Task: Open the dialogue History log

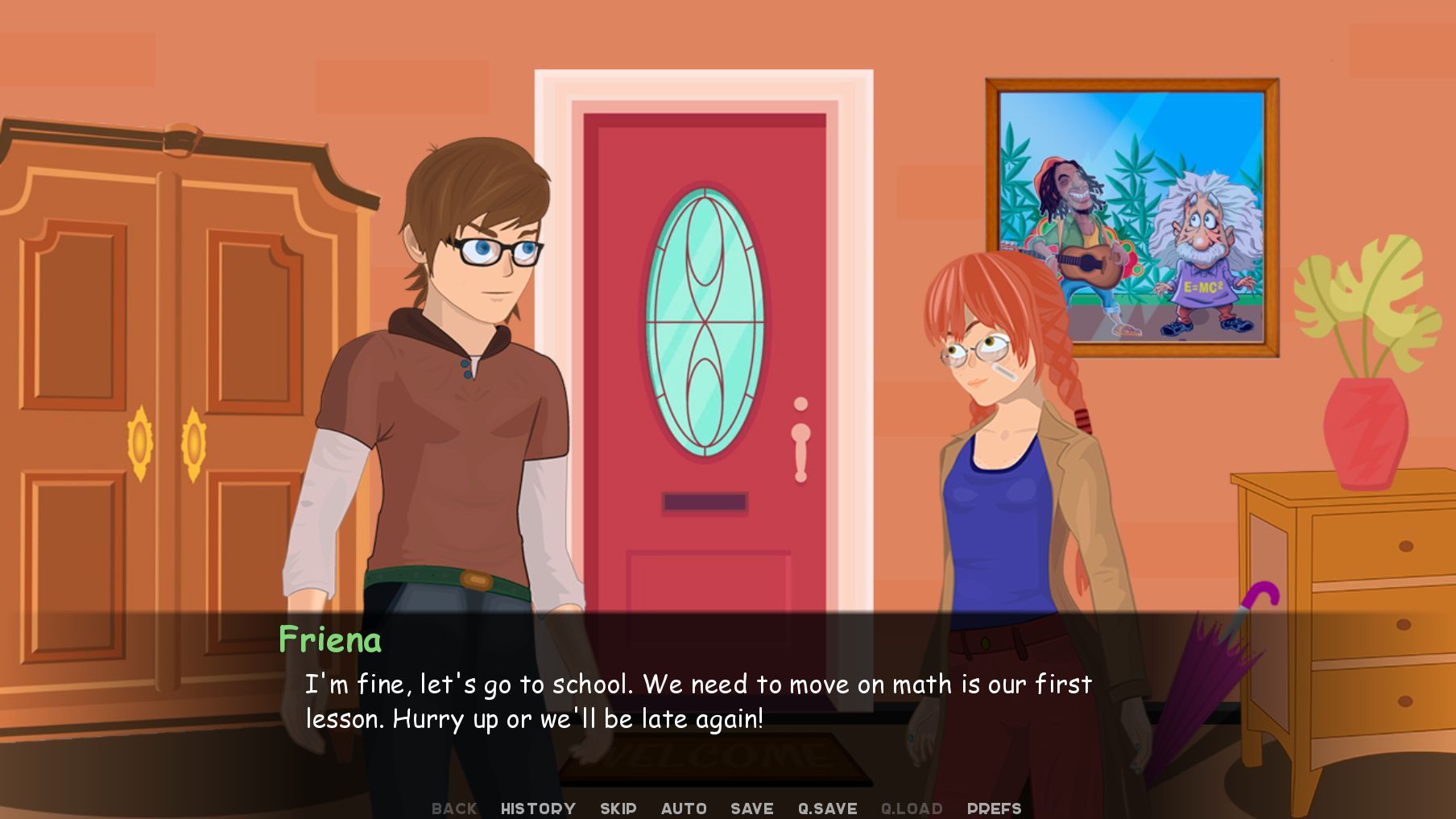Action: coord(538,808)
